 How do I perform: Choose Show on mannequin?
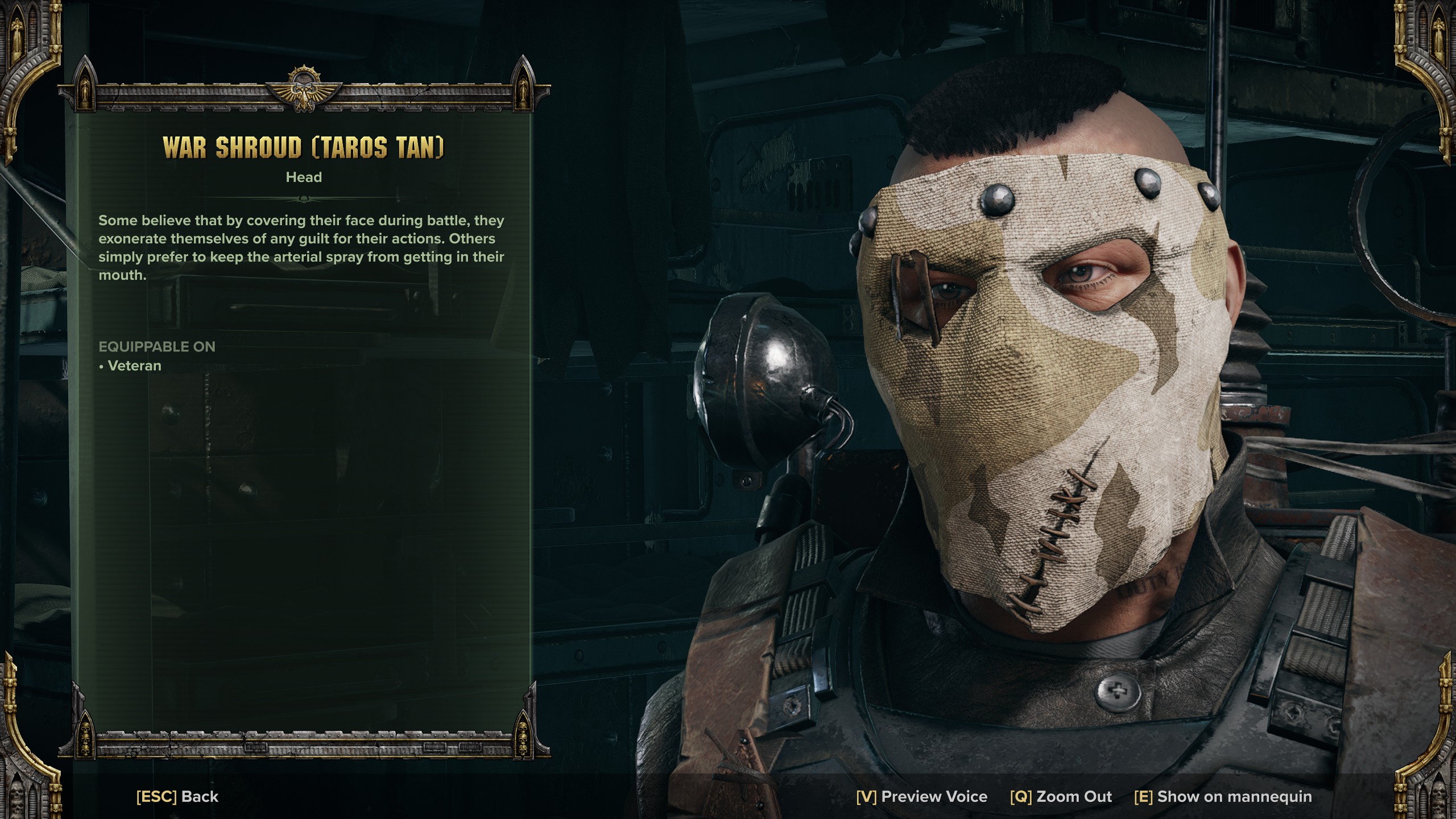1223,796
